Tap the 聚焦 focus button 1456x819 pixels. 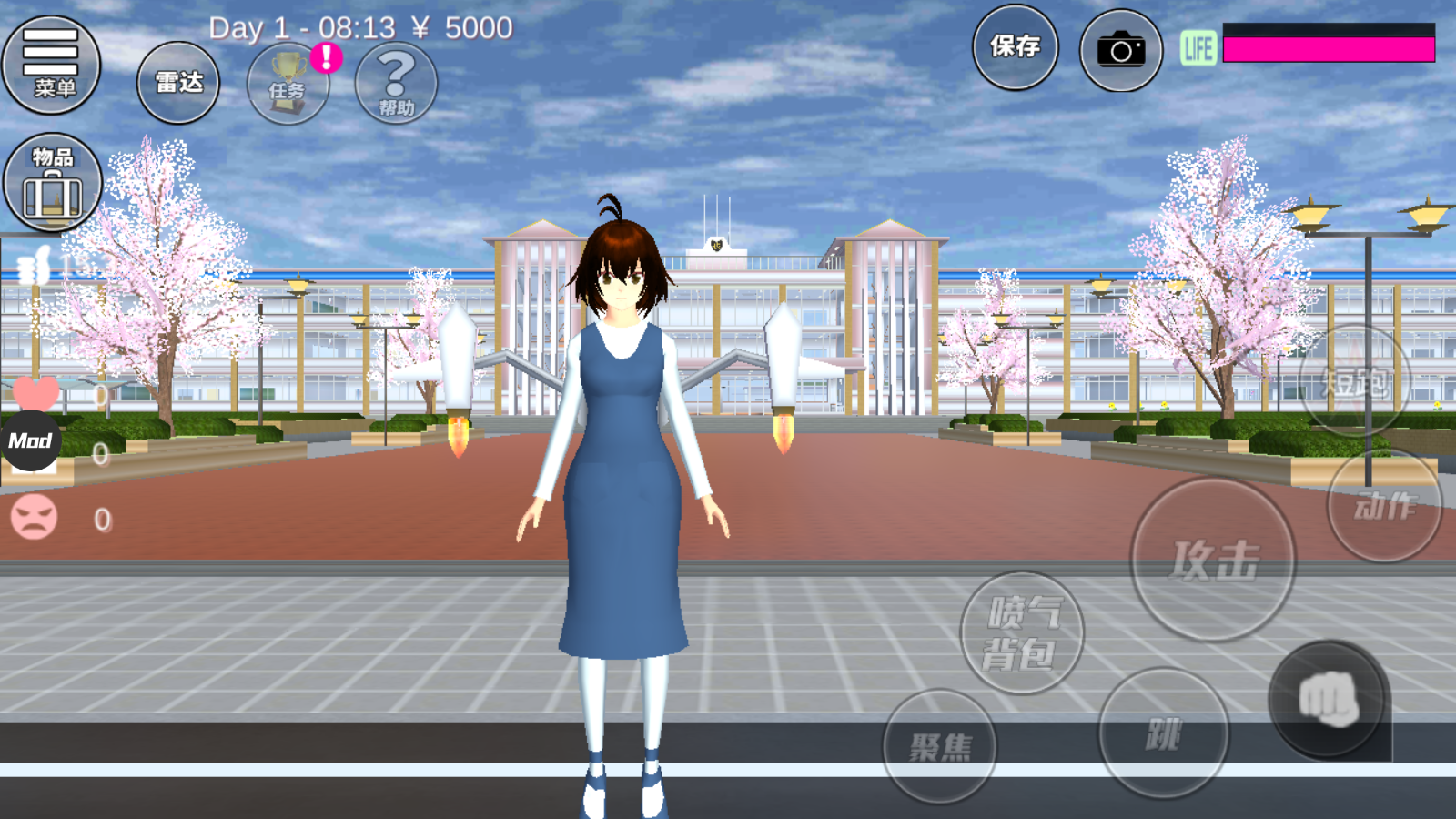click(x=940, y=747)
